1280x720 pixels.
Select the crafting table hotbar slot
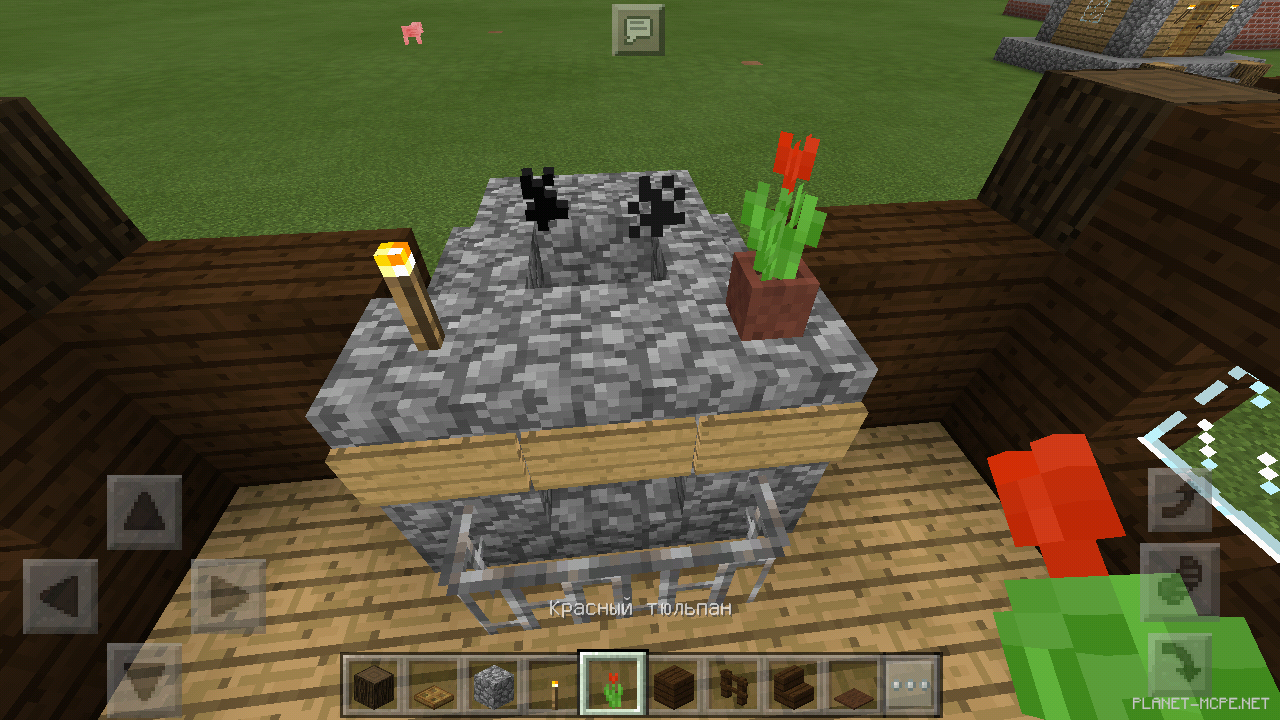coord(434,684)
